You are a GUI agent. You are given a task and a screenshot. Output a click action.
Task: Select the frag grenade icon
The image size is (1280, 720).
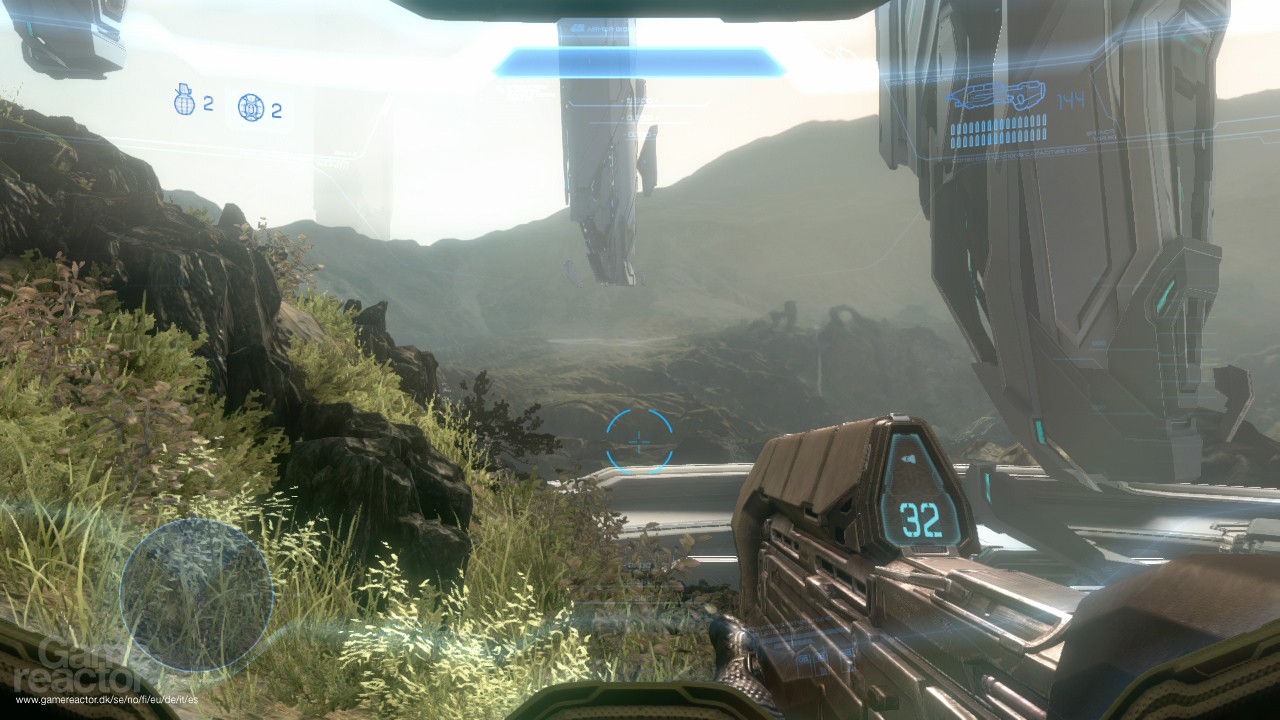tap(183, 101)
